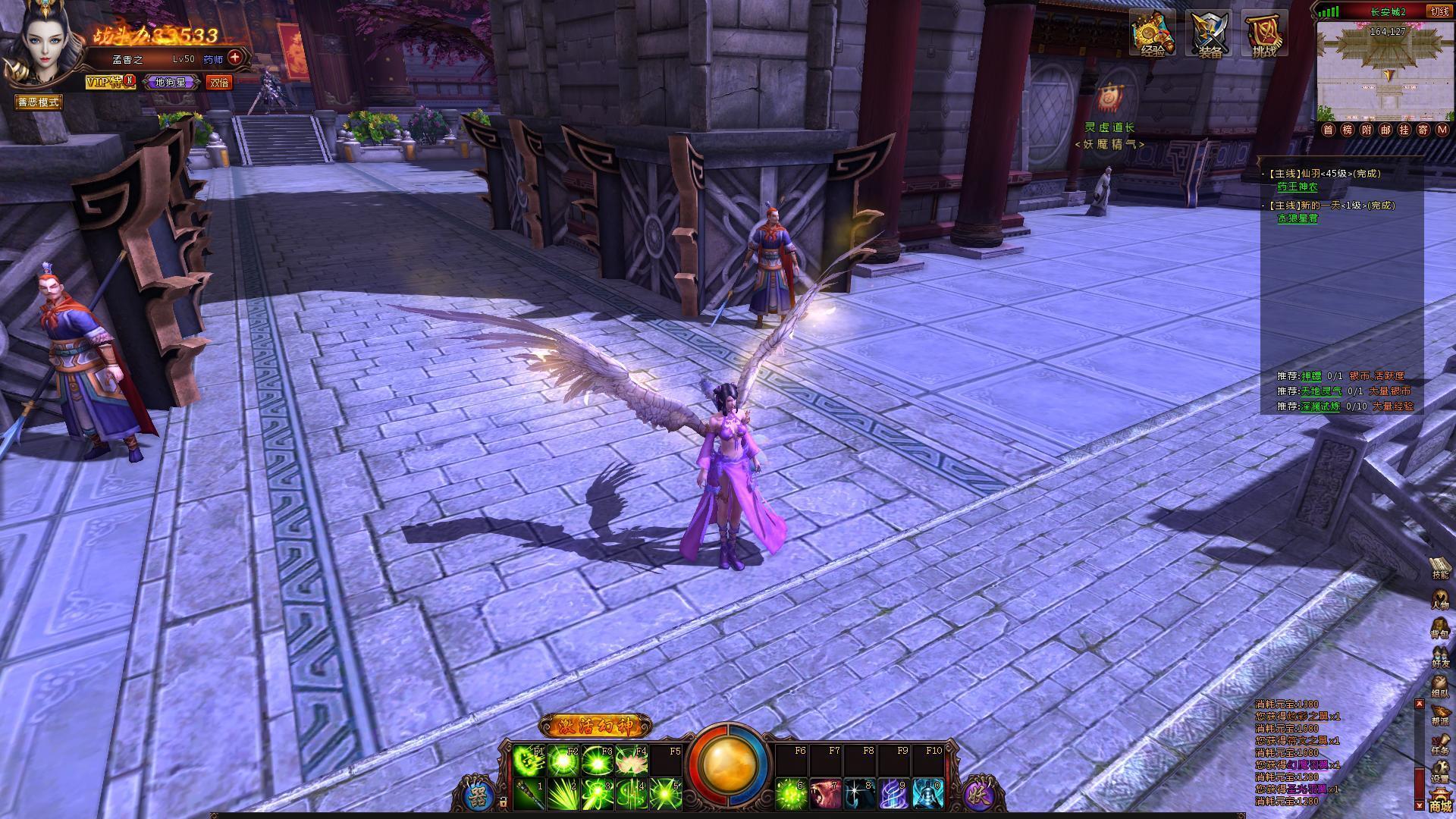The width and height of the screenshot is (1456, 819).
Task: Open the 商城 shop
Action: point(1440,802)
